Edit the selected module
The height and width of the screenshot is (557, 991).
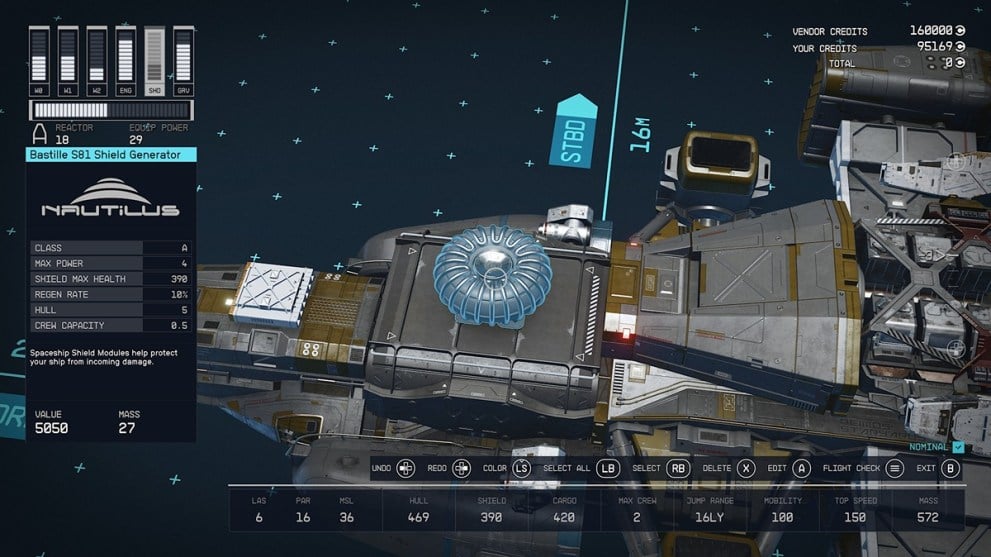801,468
